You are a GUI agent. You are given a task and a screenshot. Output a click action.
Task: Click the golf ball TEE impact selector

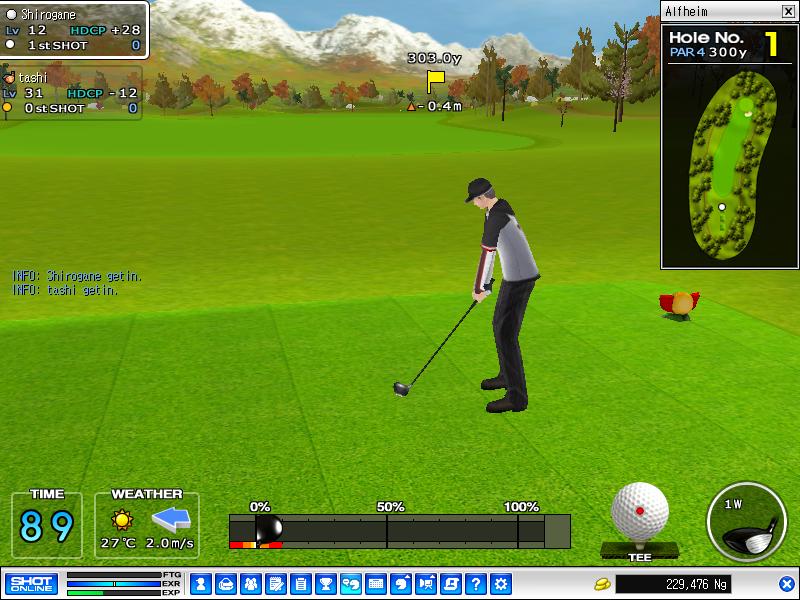click(x=639, y=513)
